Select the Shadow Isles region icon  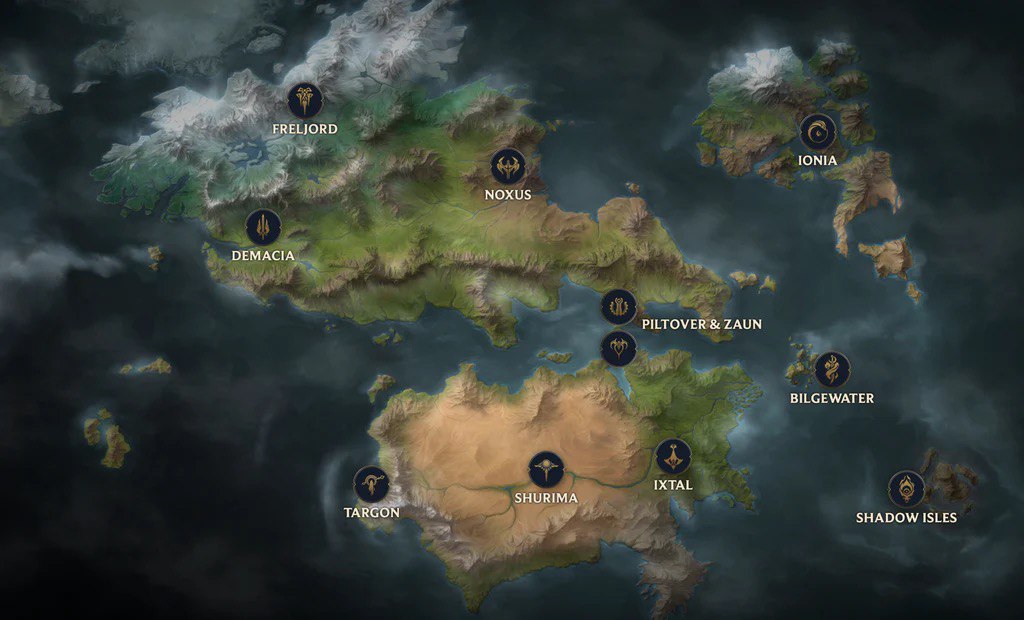point(906,489)
